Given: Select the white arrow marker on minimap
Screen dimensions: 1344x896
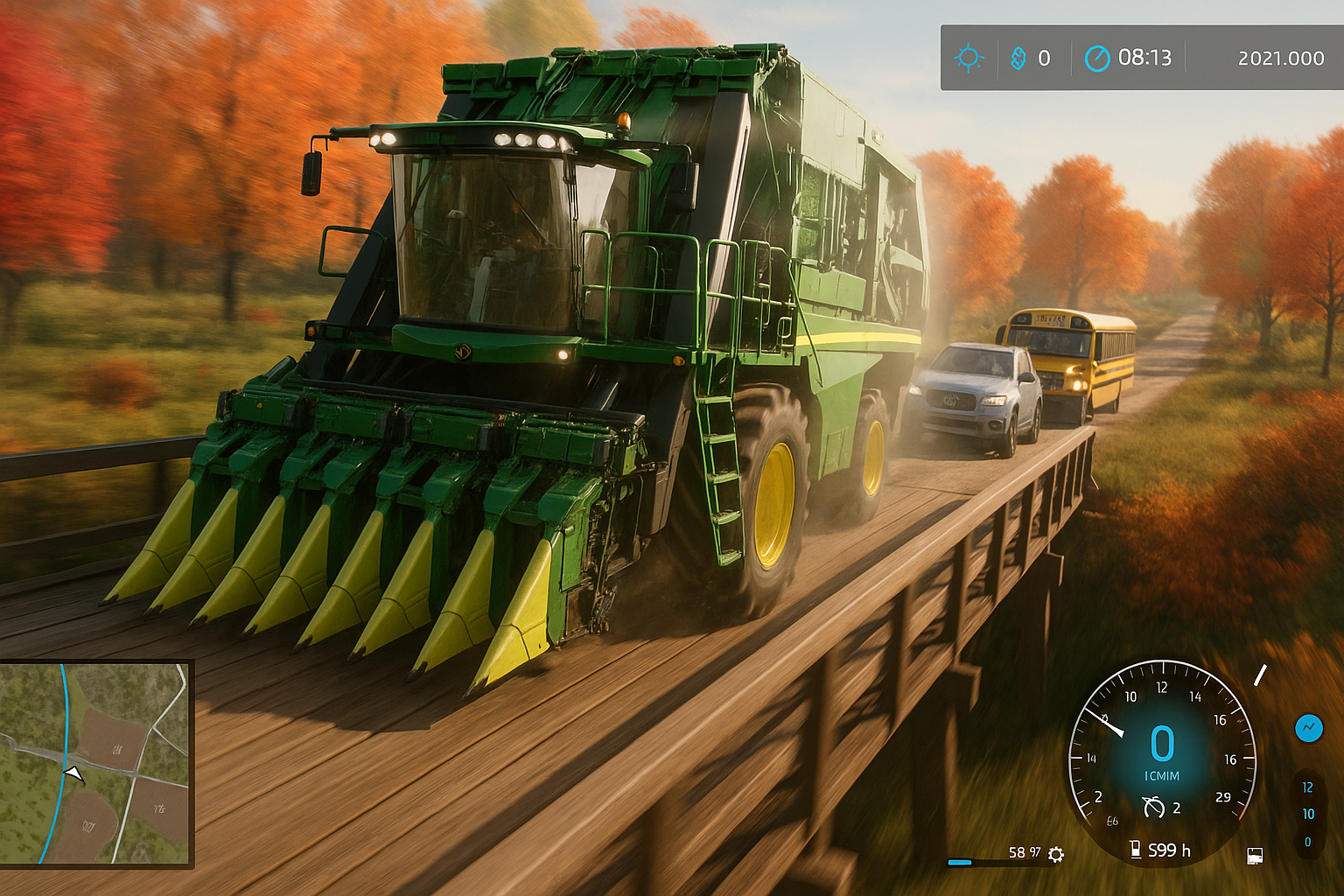Looking at the screenshot, I should 74,773.
